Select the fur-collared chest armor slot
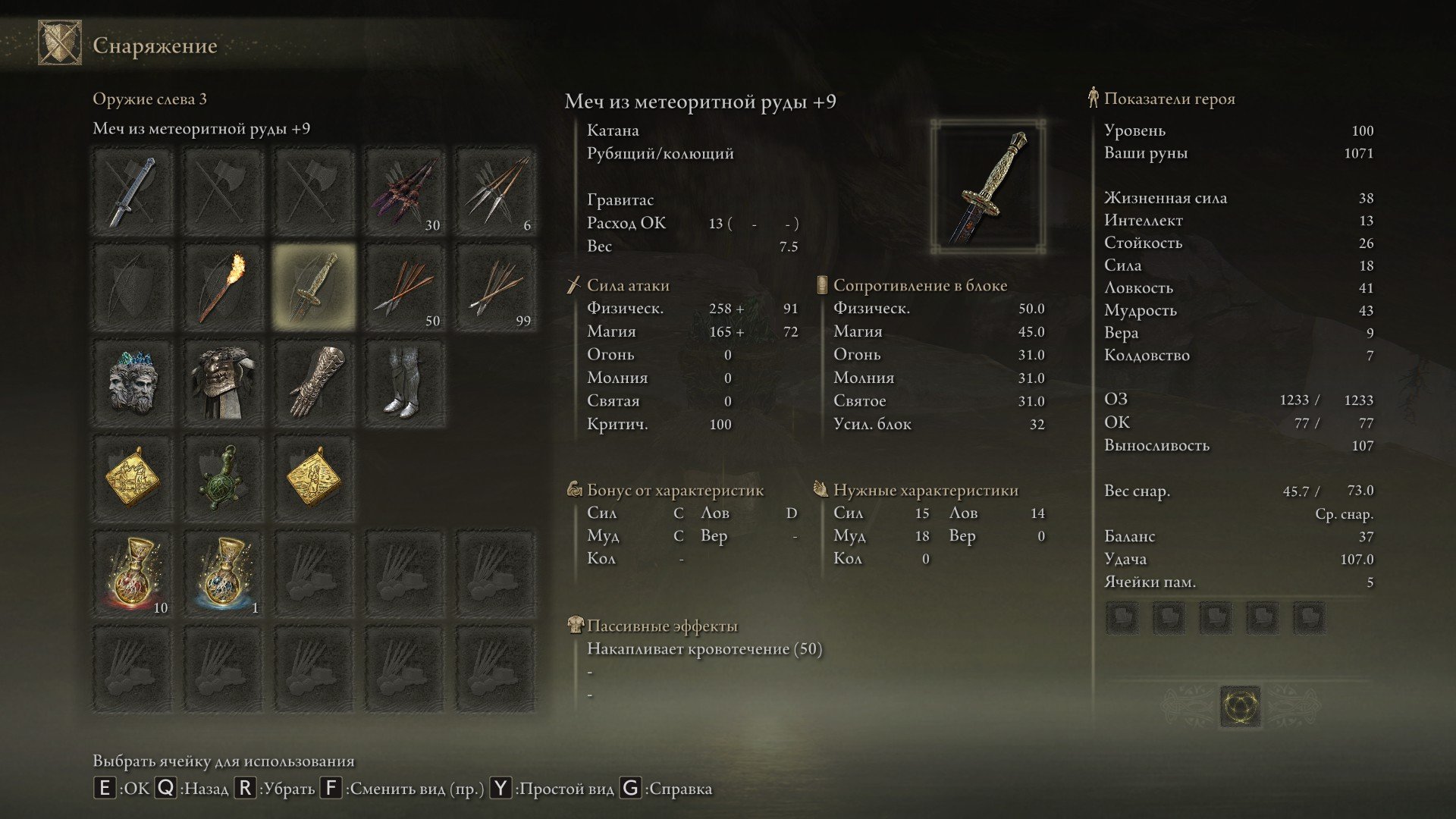This screenshot has width=1456, height=819. [x=223, y=383]
